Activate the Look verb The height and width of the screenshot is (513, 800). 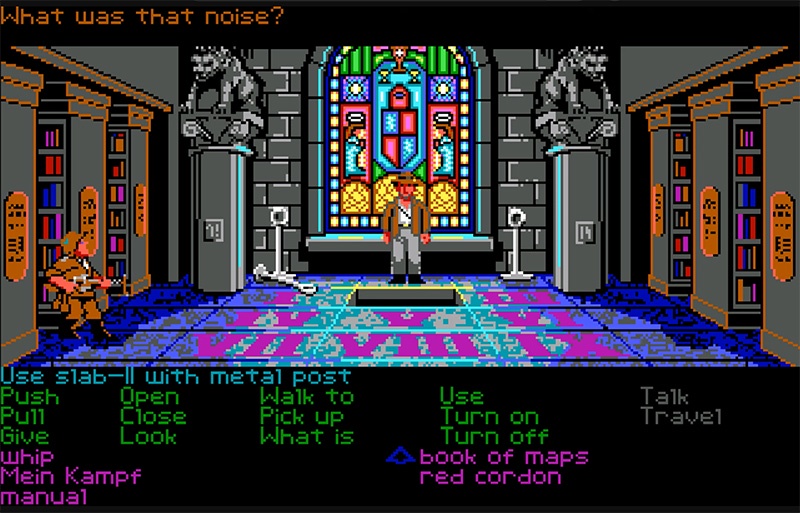click(149, 437)
